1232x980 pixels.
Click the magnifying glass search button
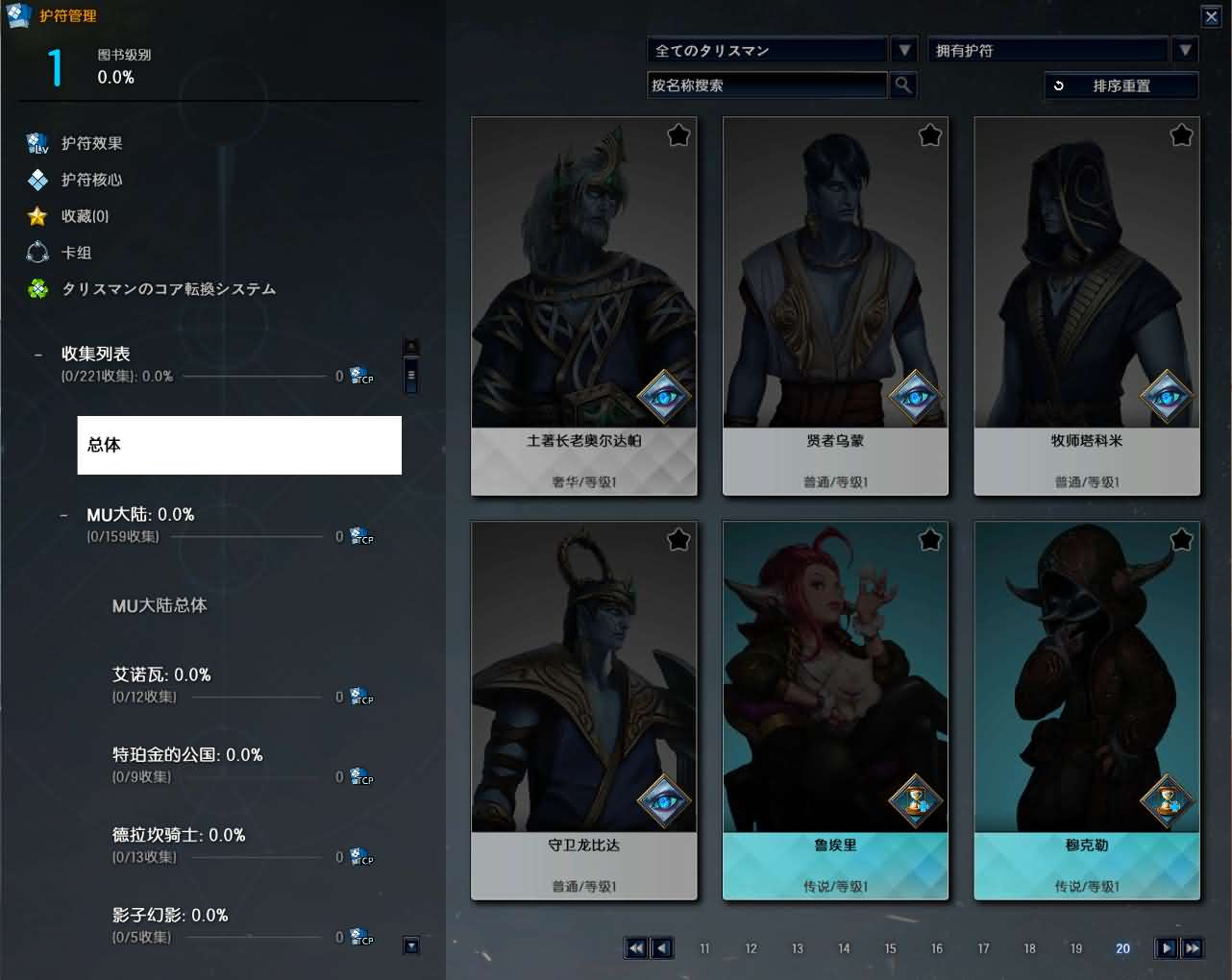[903, 86]
